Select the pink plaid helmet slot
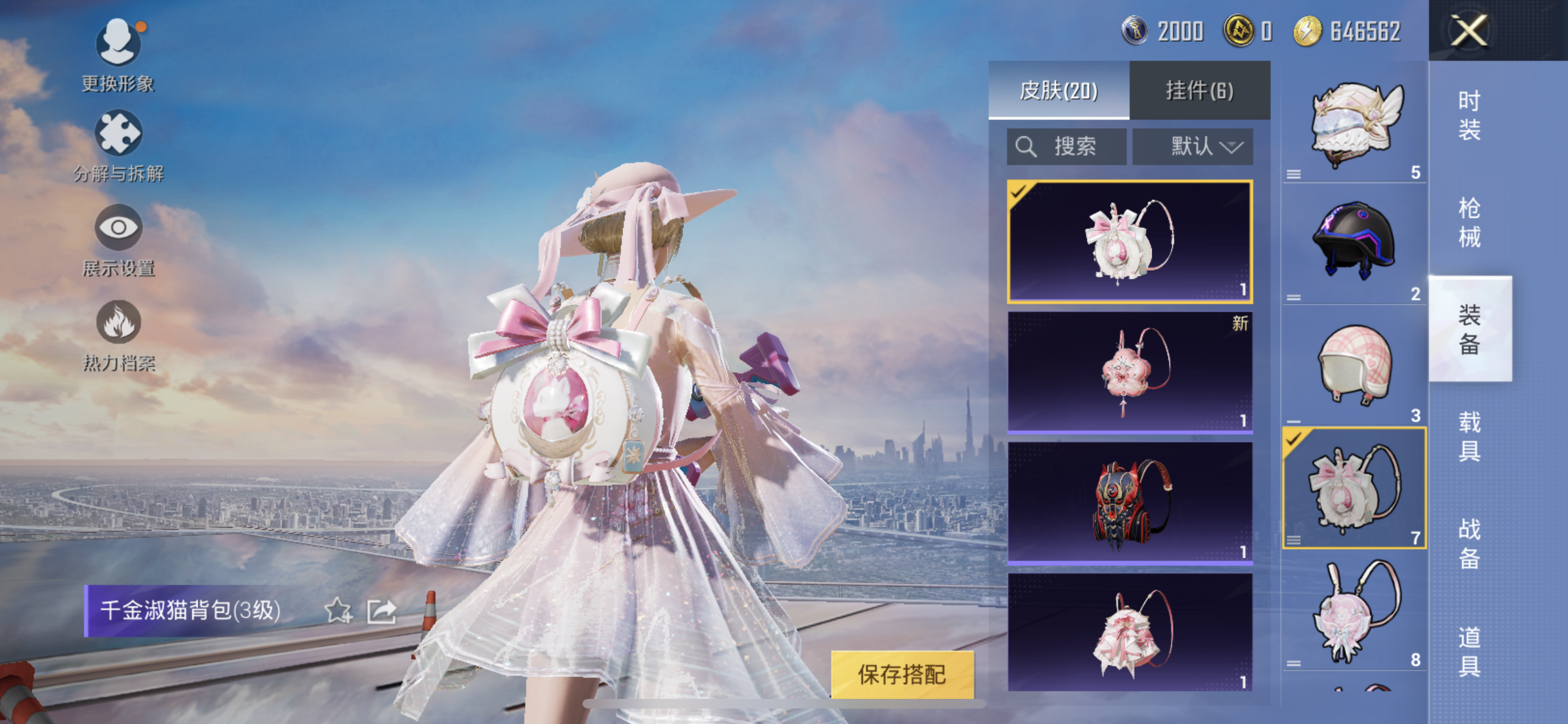 point(1355,366)
